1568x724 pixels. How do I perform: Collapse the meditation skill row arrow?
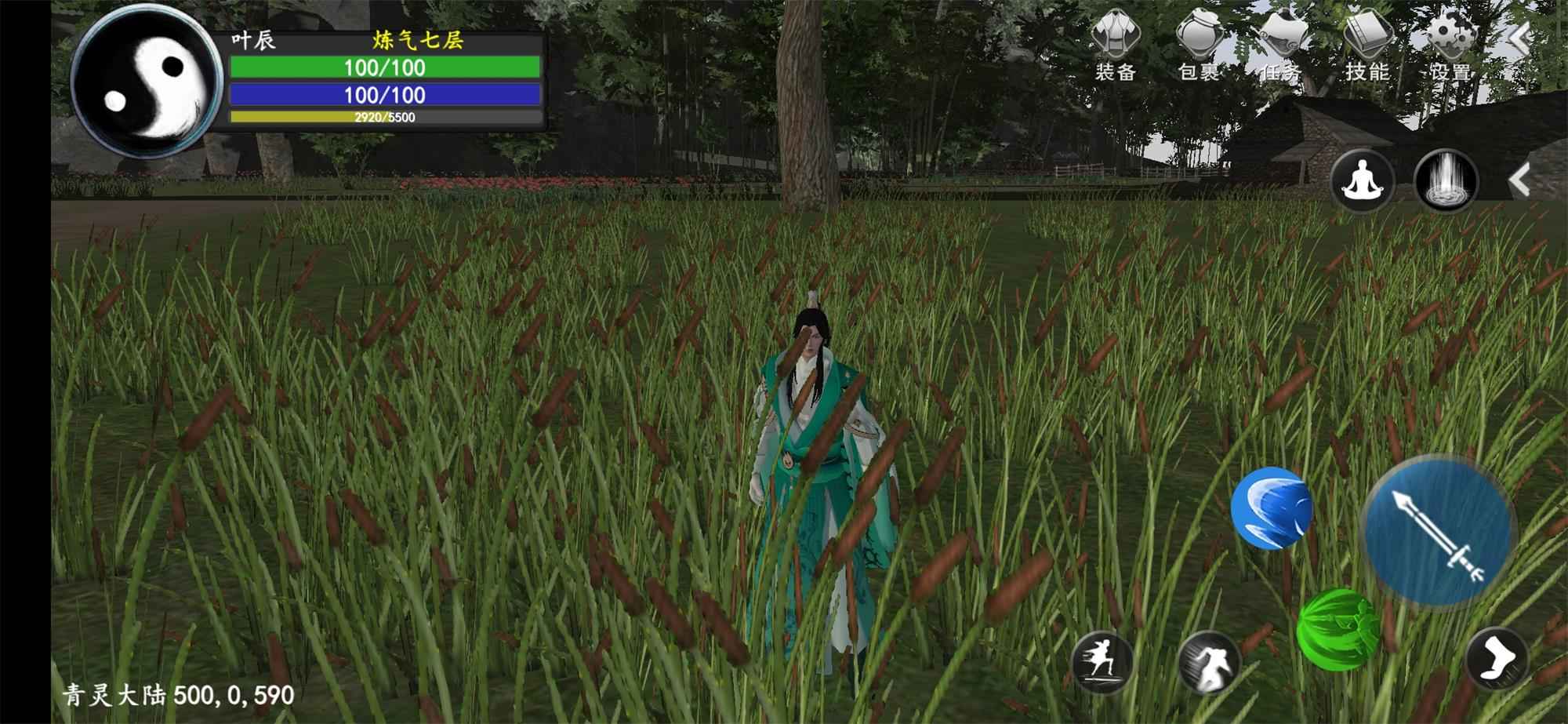click(x=1519, y=180)
